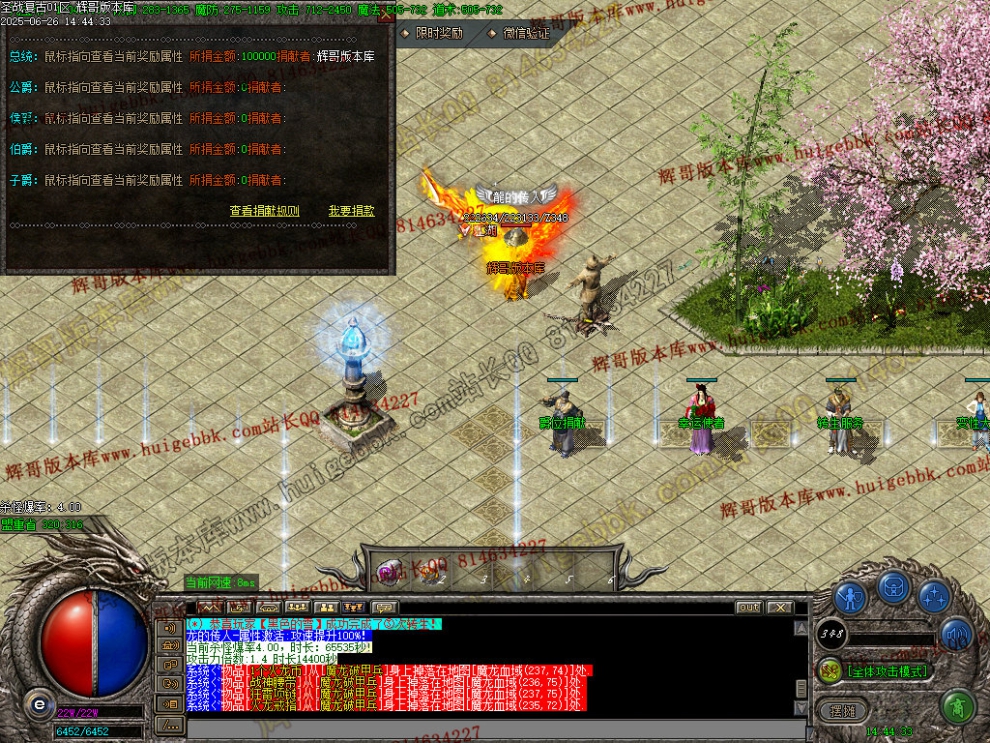Open the skills sparkle round icon
990x743 pixels.
935,598
